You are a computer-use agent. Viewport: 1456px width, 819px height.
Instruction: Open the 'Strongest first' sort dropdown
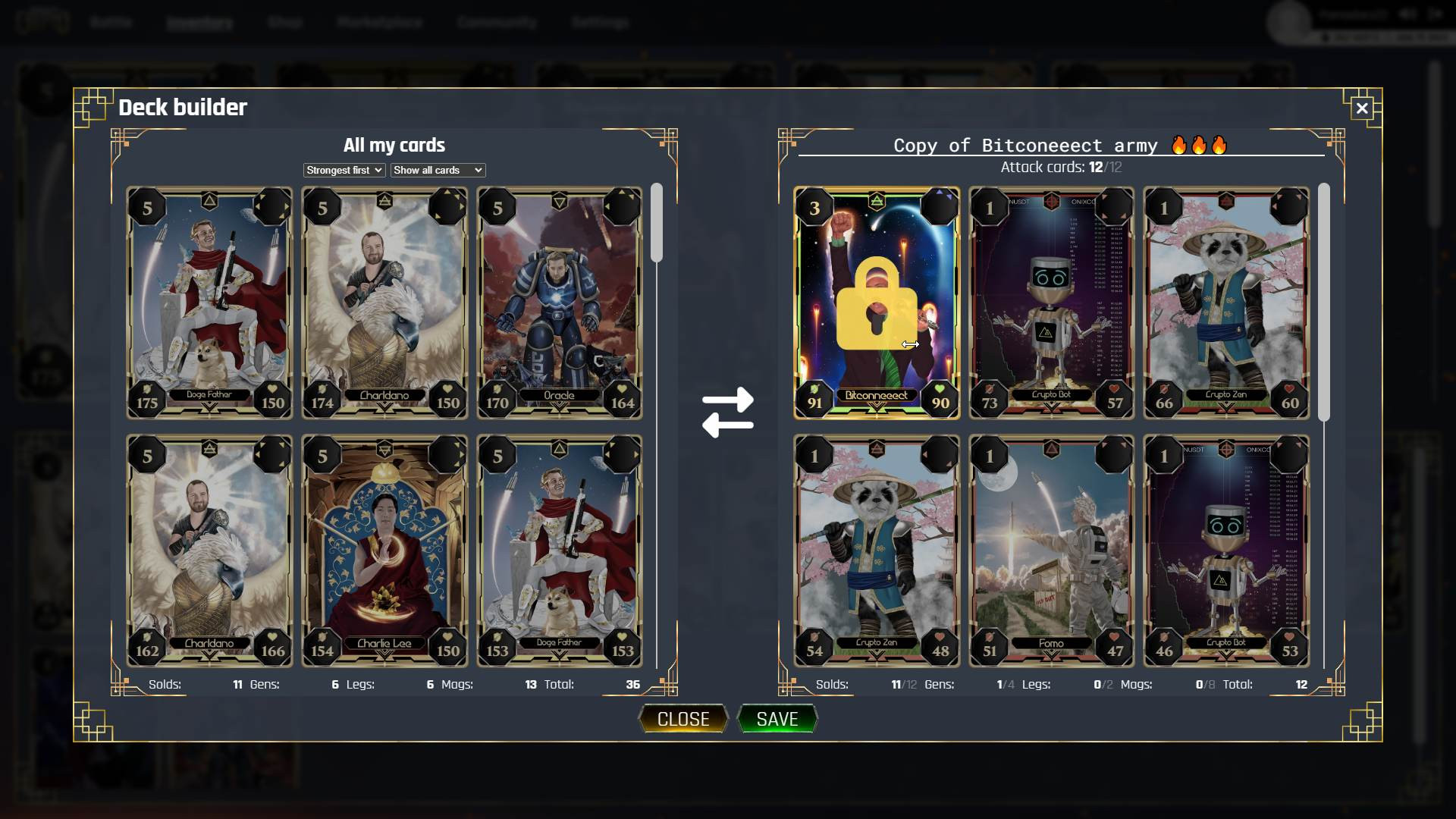click(344, 171)
